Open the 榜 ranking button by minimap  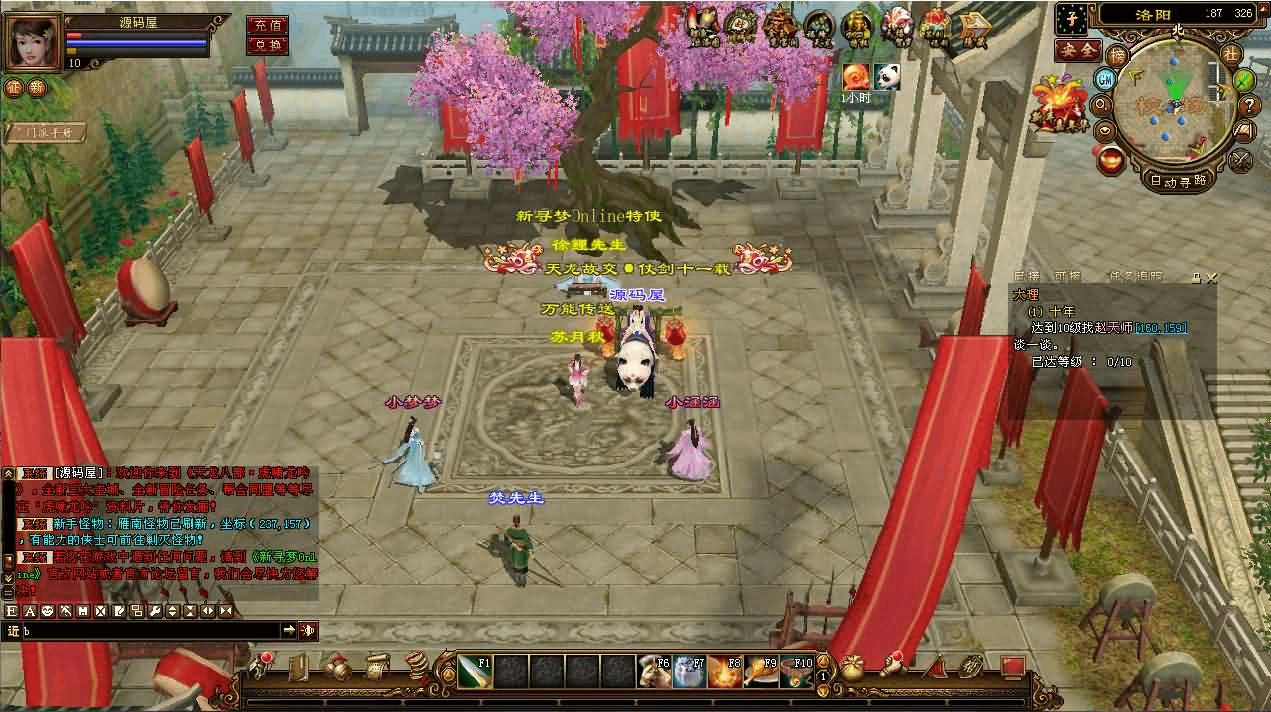1116,55
